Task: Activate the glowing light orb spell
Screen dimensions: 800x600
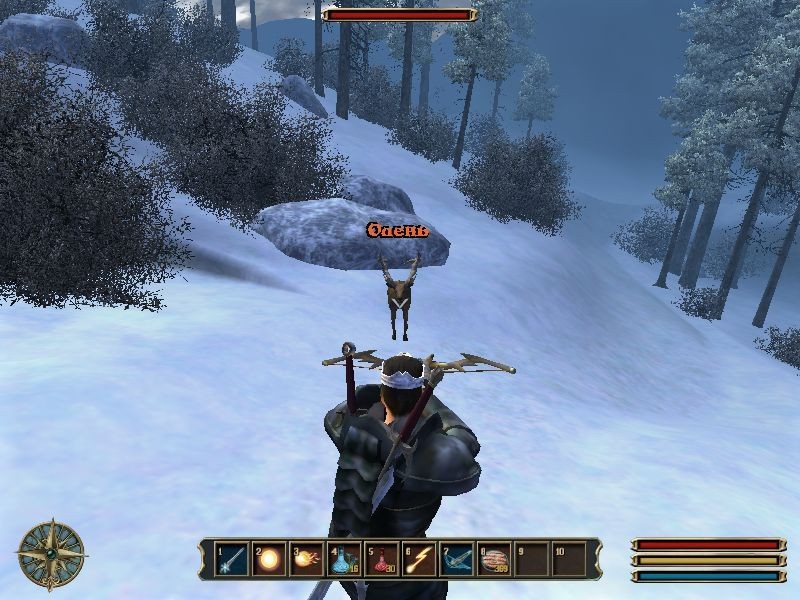Action: click(x=269, y=559)
